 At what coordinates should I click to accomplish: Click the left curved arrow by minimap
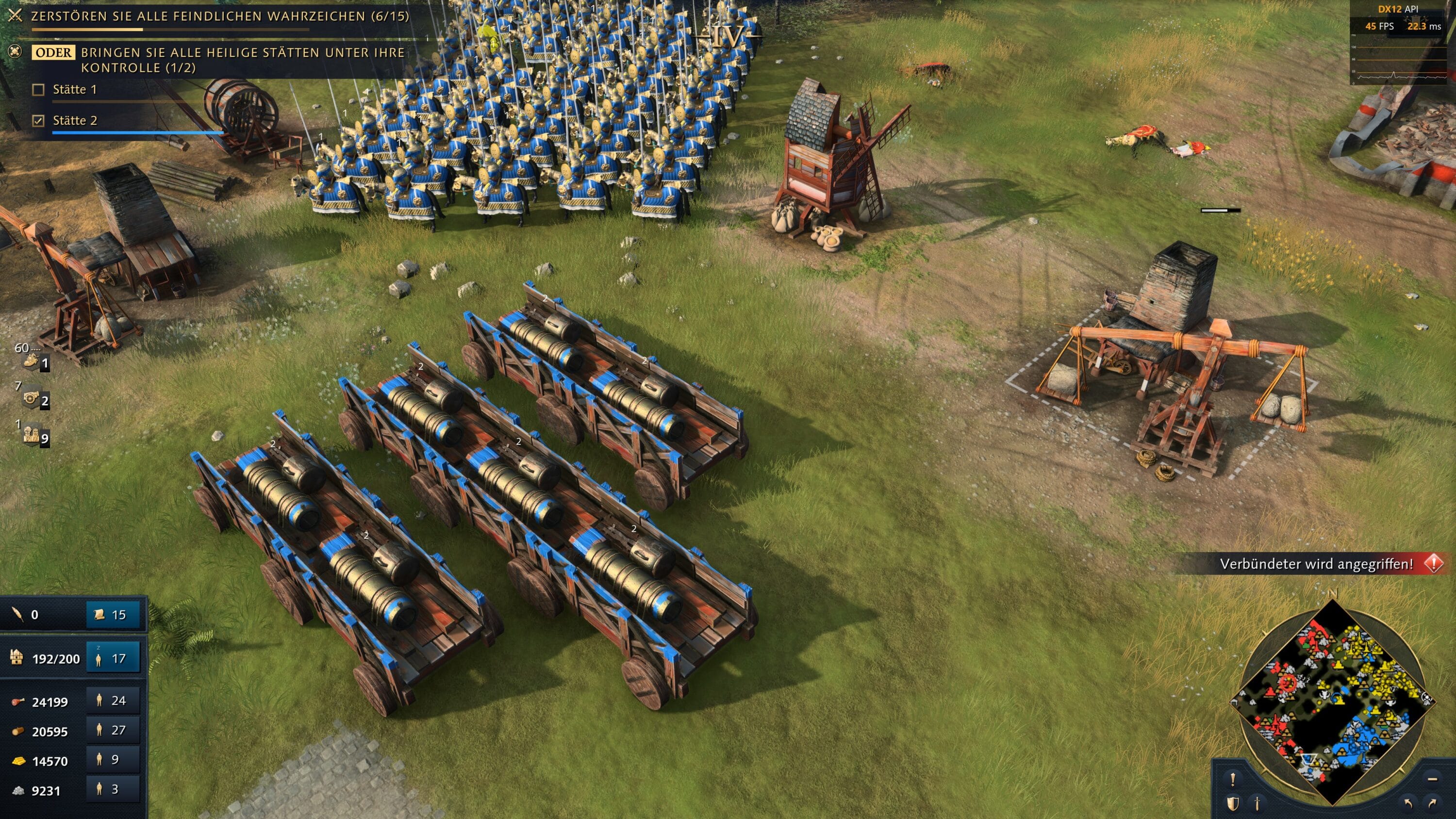pos(1408,803)
